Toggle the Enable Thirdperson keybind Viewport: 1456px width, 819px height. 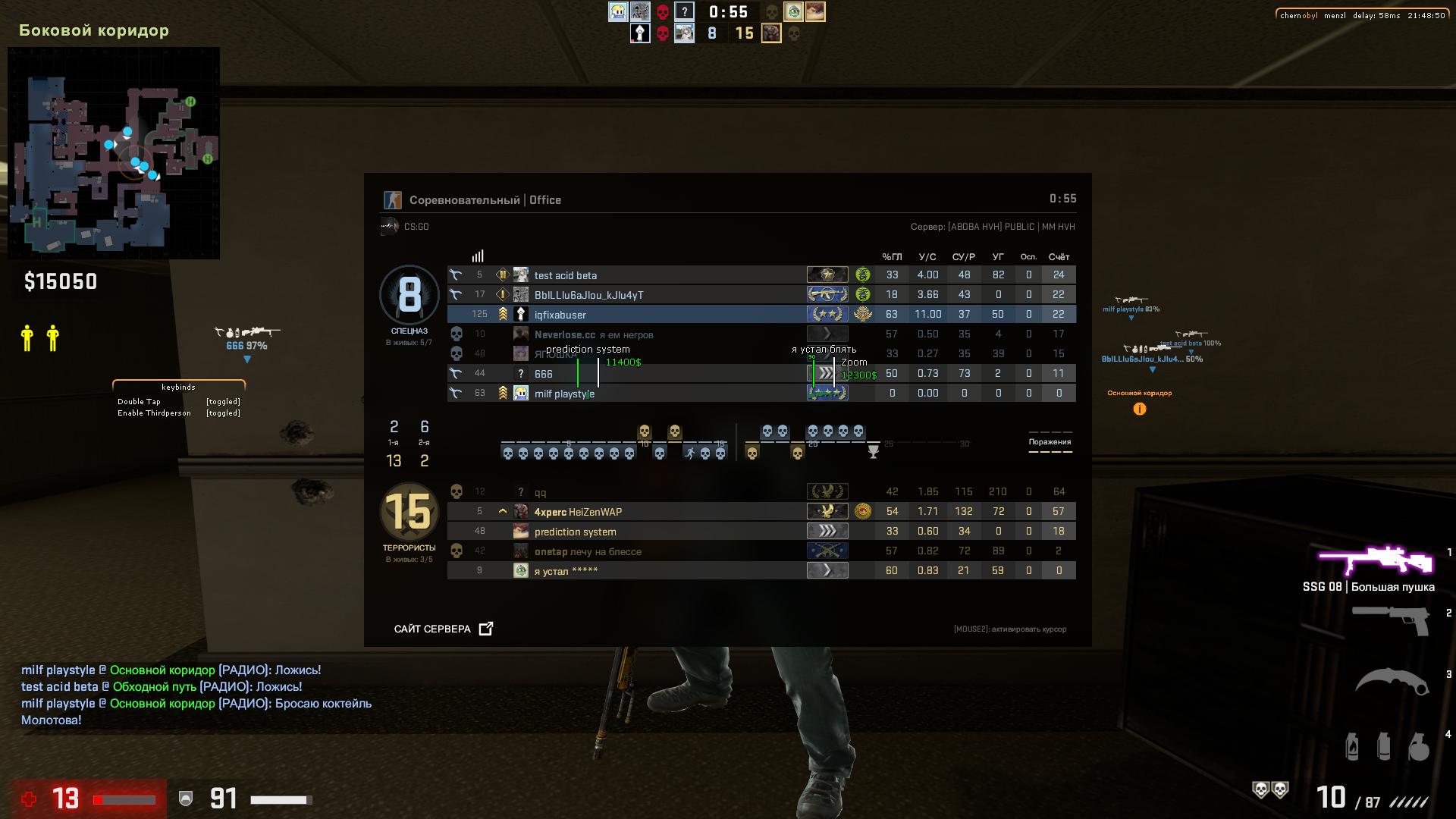point(155,413)
